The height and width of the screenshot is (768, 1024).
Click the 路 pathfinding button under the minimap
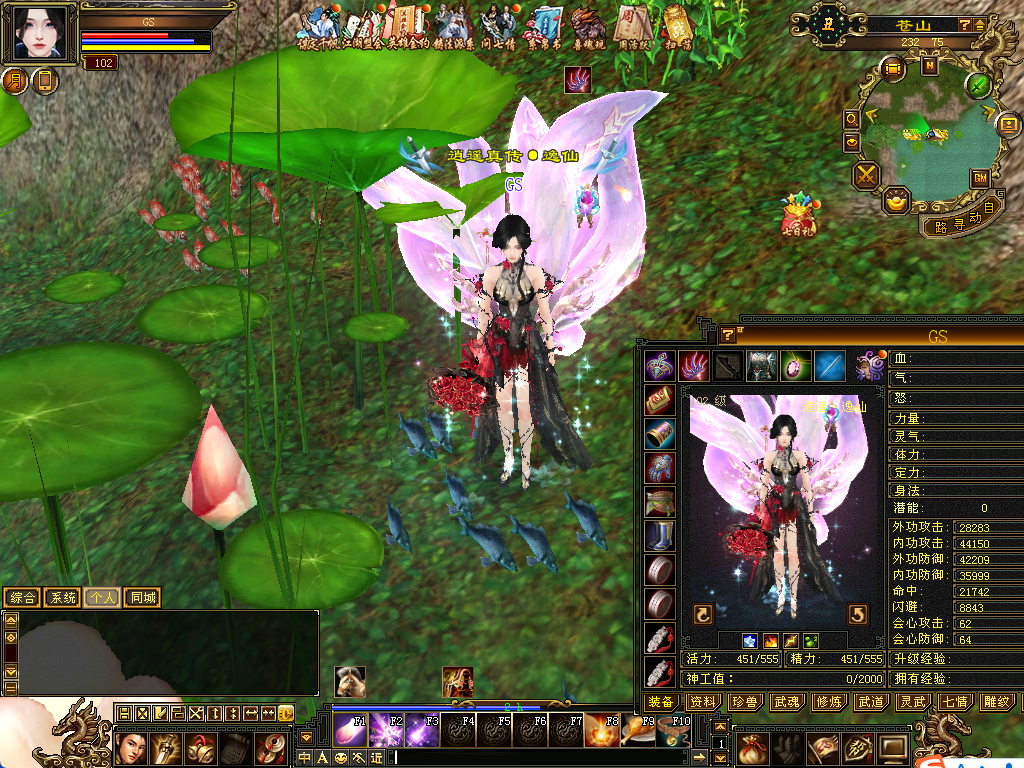click(940, 226)
